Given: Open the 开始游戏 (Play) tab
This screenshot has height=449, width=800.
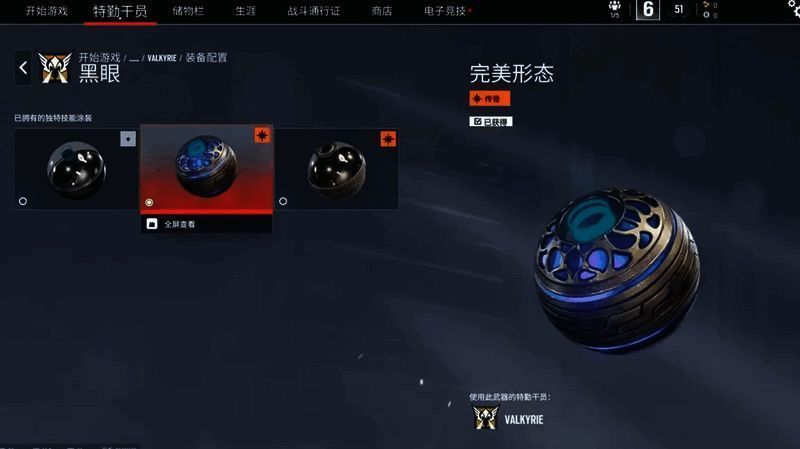Looking at the screenshot, I should tap(45, 10).
